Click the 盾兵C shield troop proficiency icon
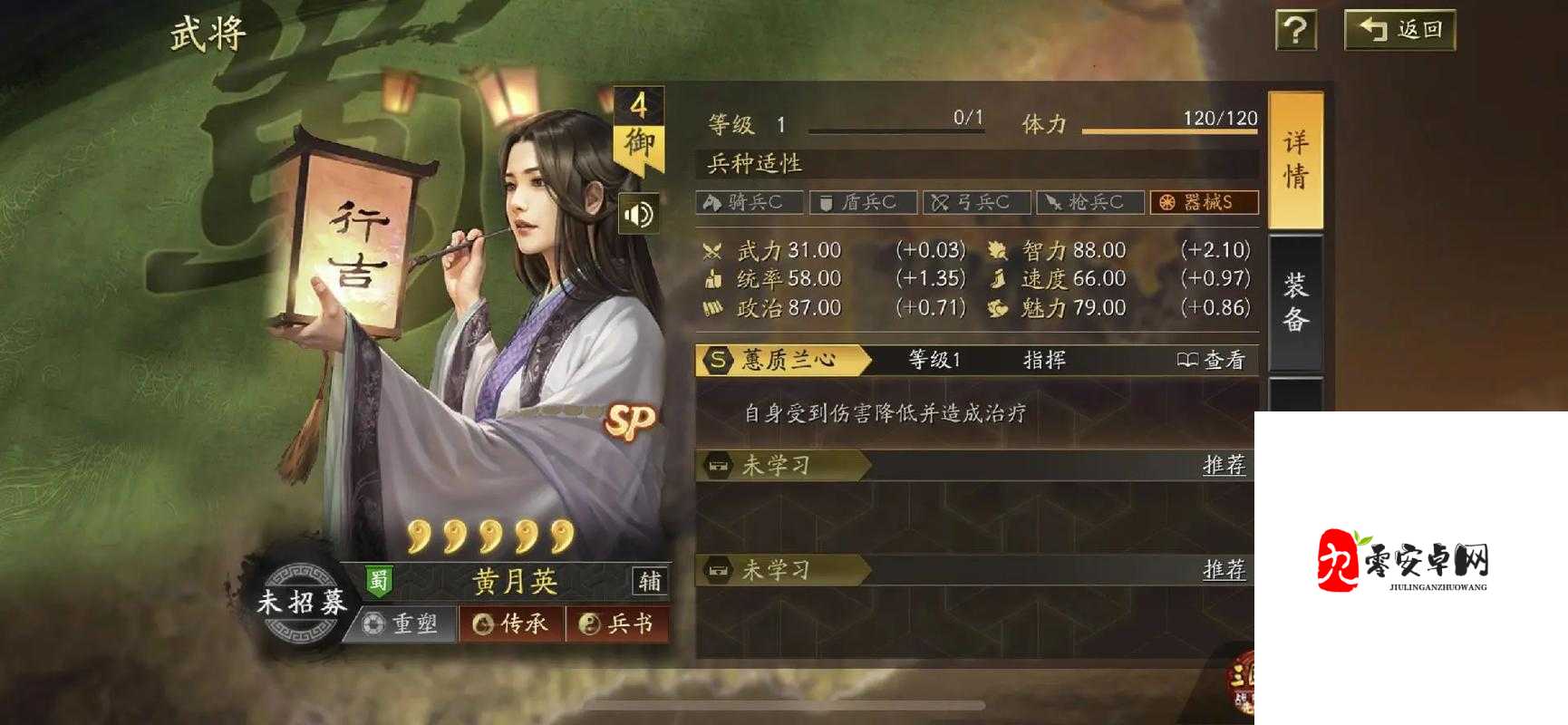This screenshot has height=725, width=1568. 864,203
